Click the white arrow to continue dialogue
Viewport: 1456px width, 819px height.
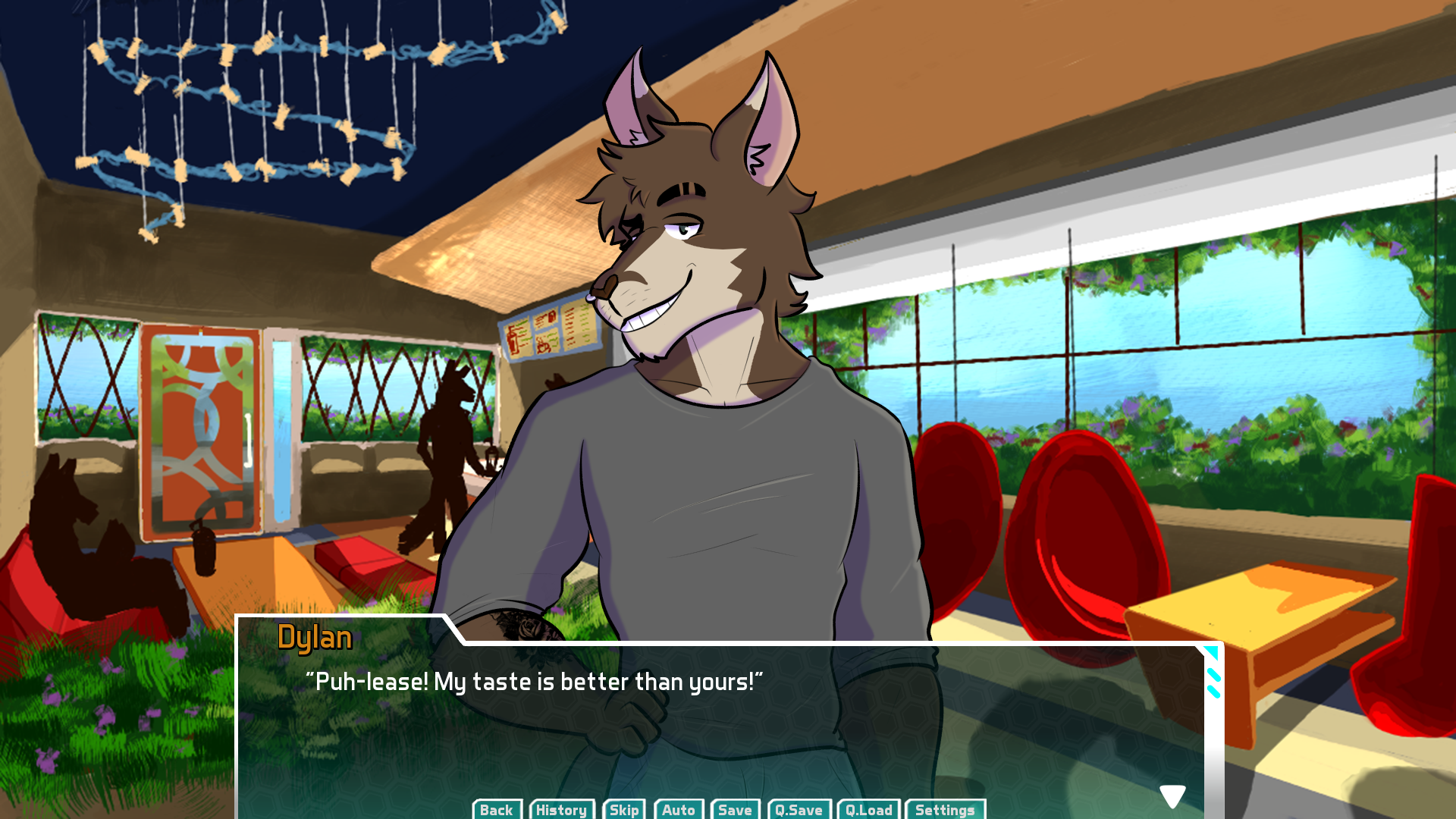[x=1172, y=795]
